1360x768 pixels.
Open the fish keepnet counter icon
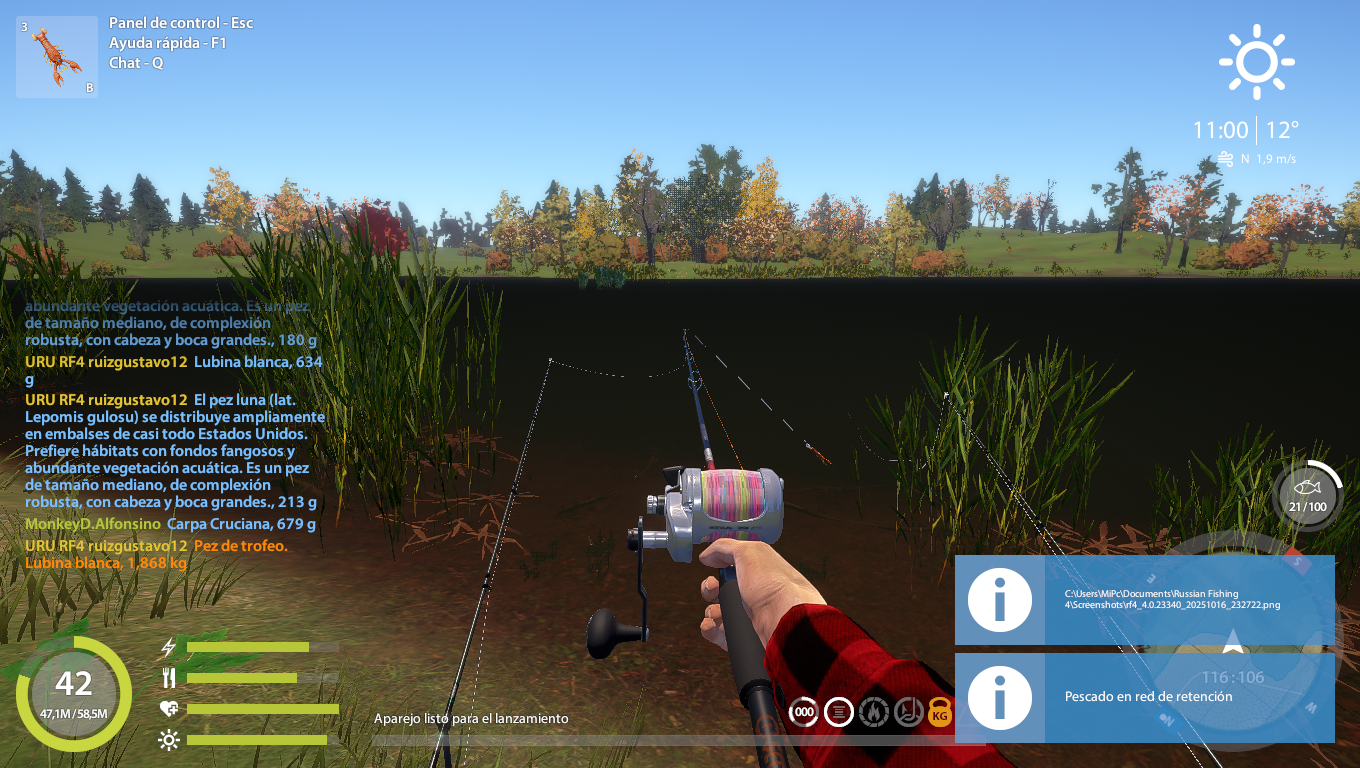point(1308,495)
